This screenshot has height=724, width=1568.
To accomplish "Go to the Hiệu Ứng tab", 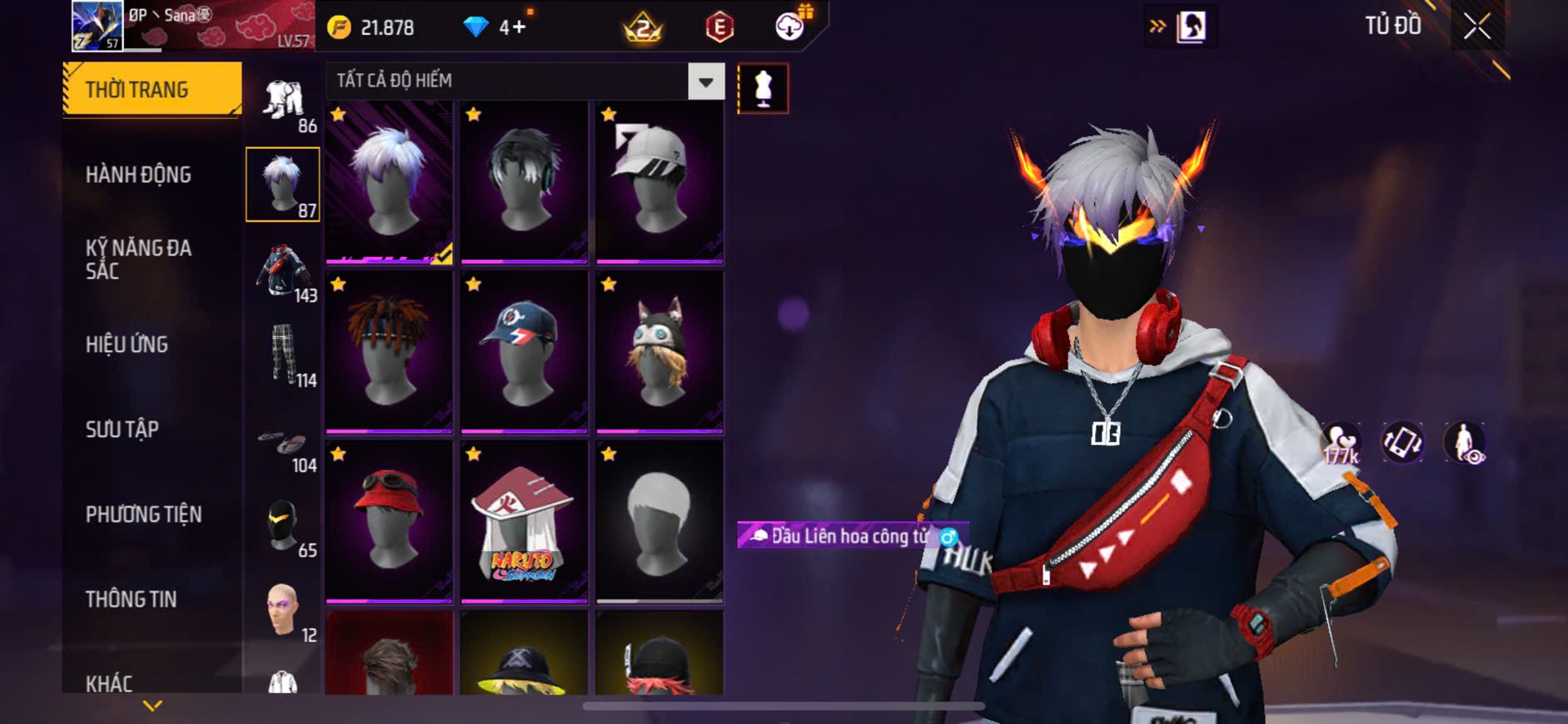I will pos(127,345).
